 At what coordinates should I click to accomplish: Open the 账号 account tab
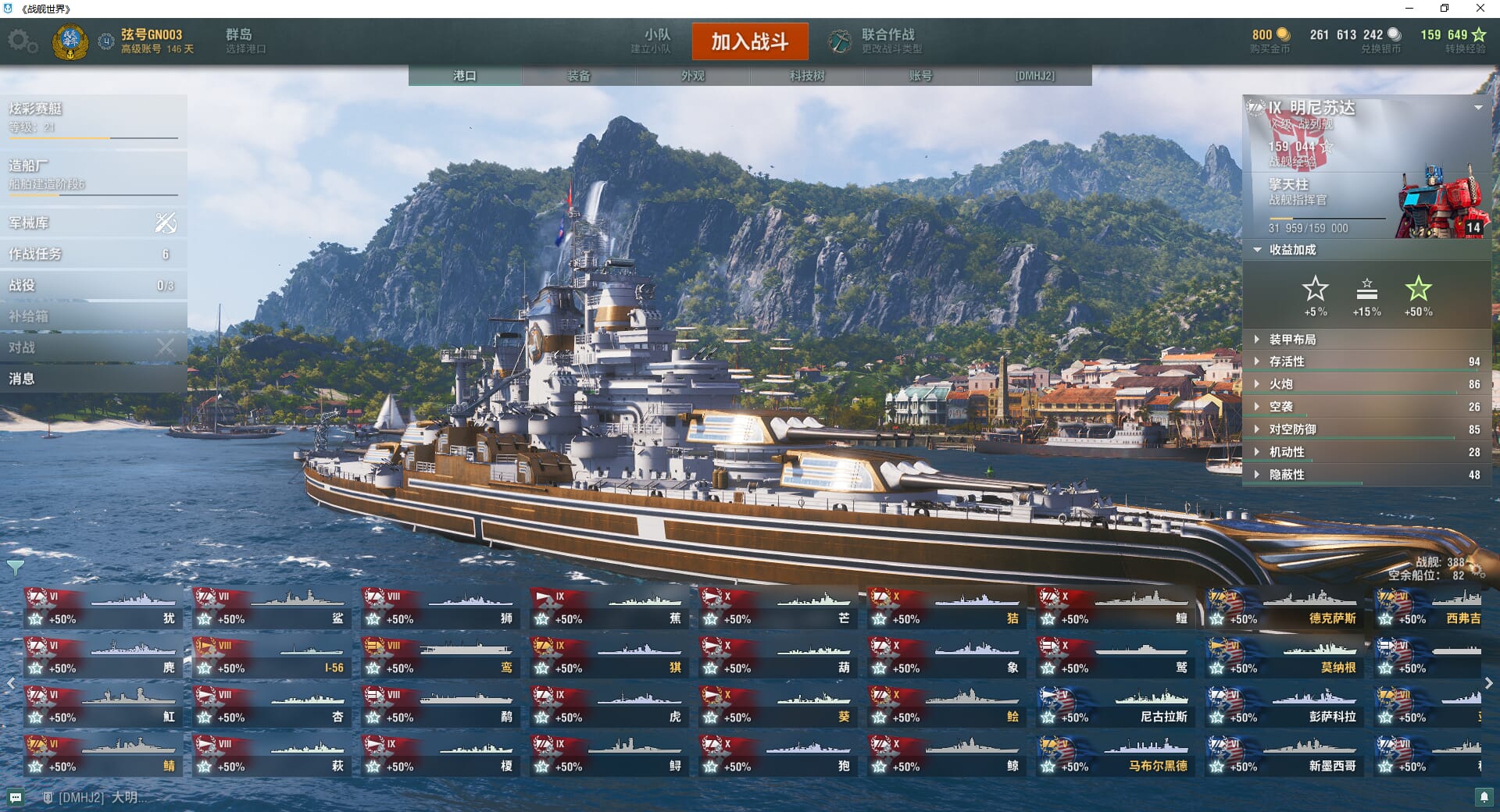[x=920, y=76]
